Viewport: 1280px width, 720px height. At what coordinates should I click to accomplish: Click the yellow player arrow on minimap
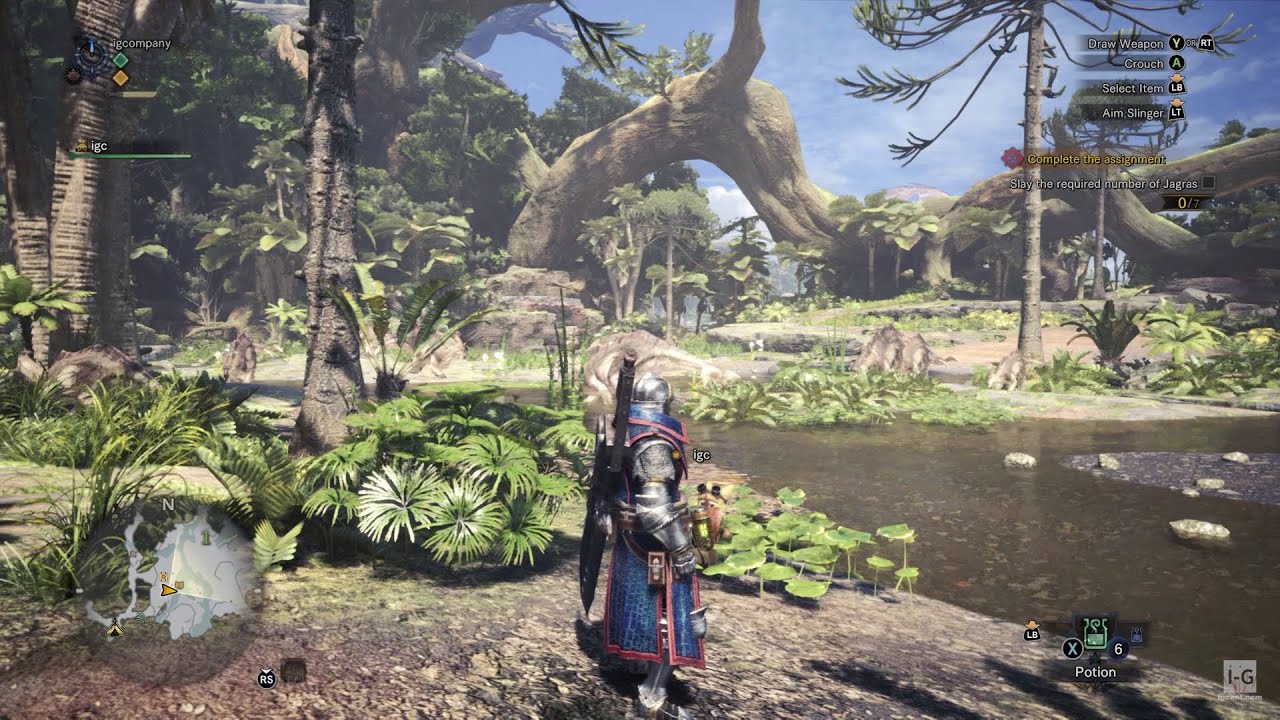(x=169, y=590)
